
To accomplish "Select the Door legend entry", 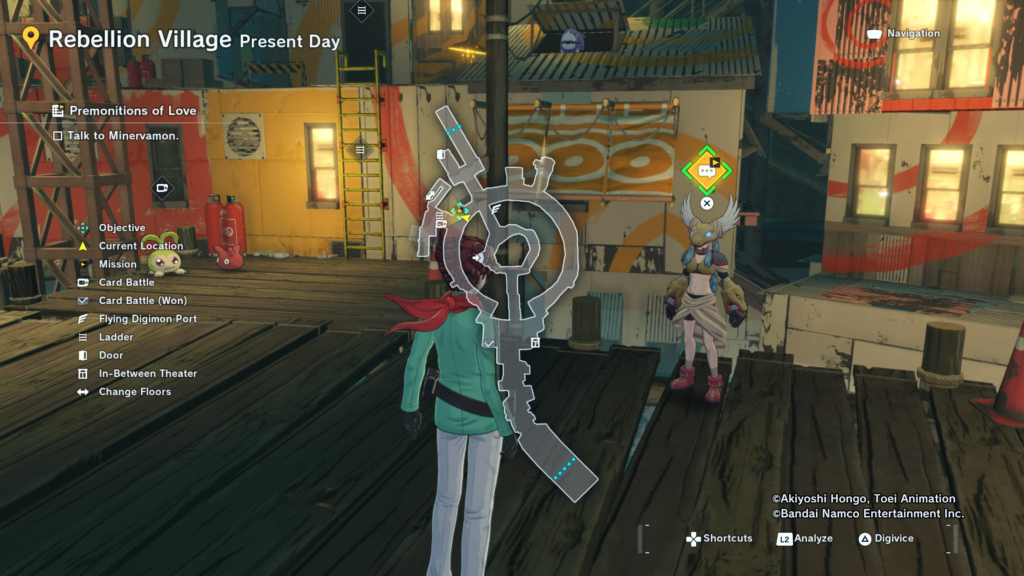I will pos(111,355).
